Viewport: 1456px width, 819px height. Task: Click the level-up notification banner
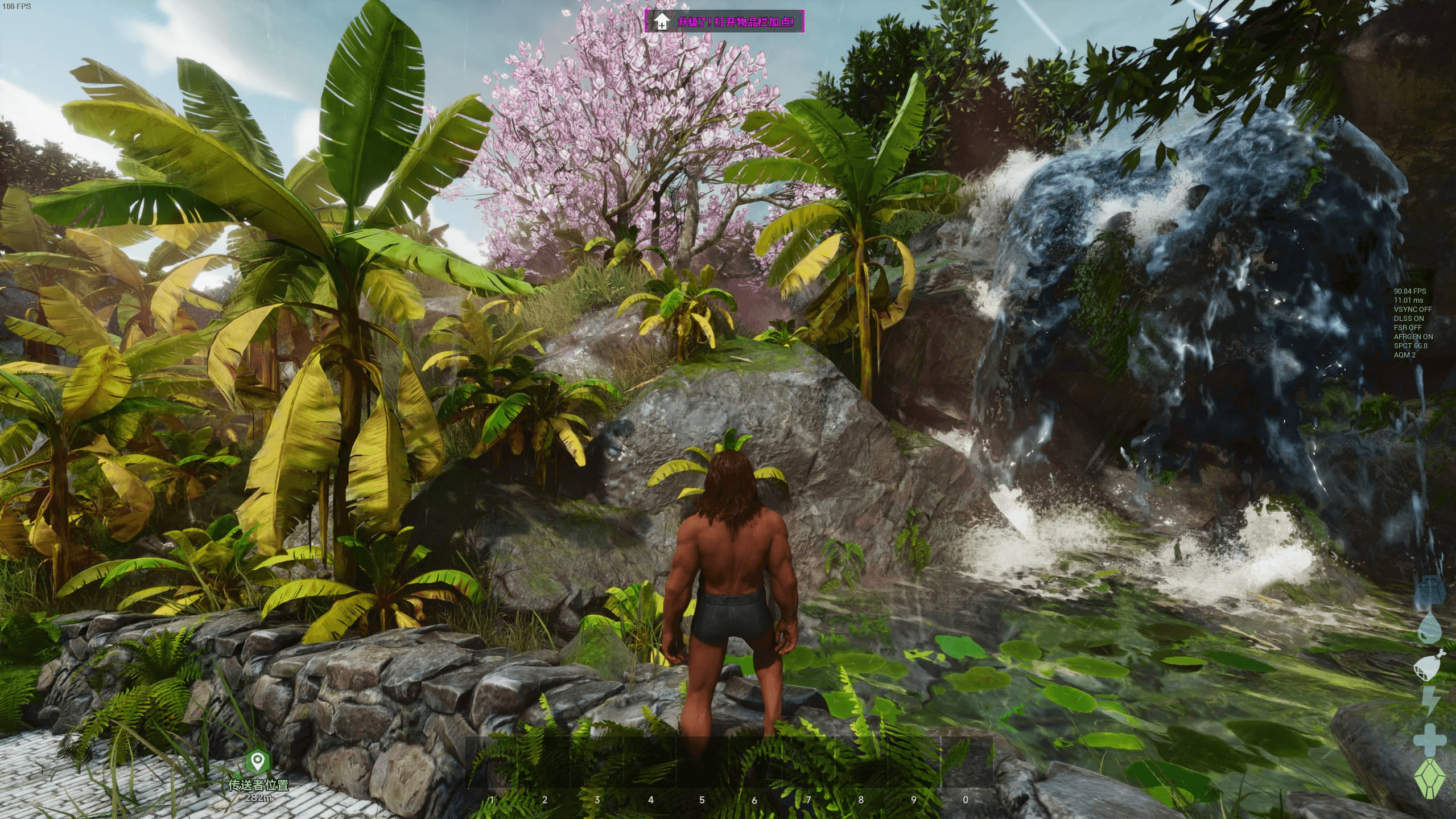tap(724, 22)
